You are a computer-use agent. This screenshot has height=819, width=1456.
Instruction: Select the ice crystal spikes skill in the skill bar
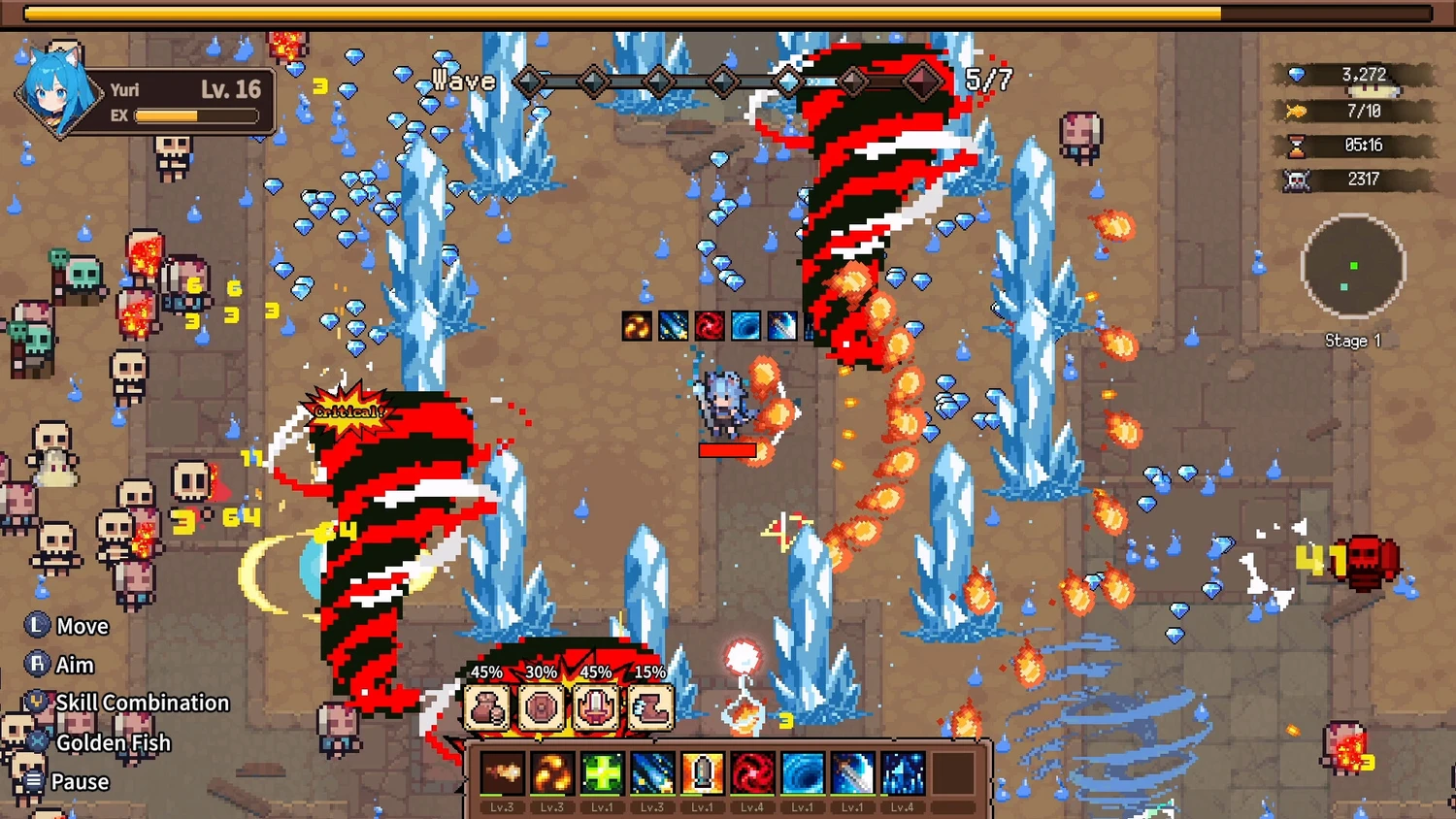click(x=902, y=774)
